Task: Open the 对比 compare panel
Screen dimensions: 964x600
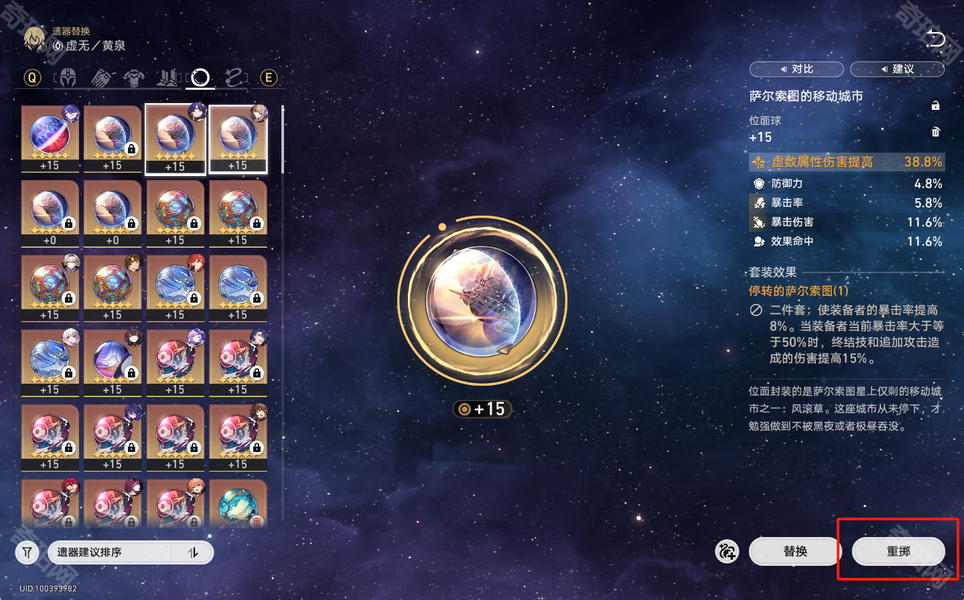Action: point(796,69)
